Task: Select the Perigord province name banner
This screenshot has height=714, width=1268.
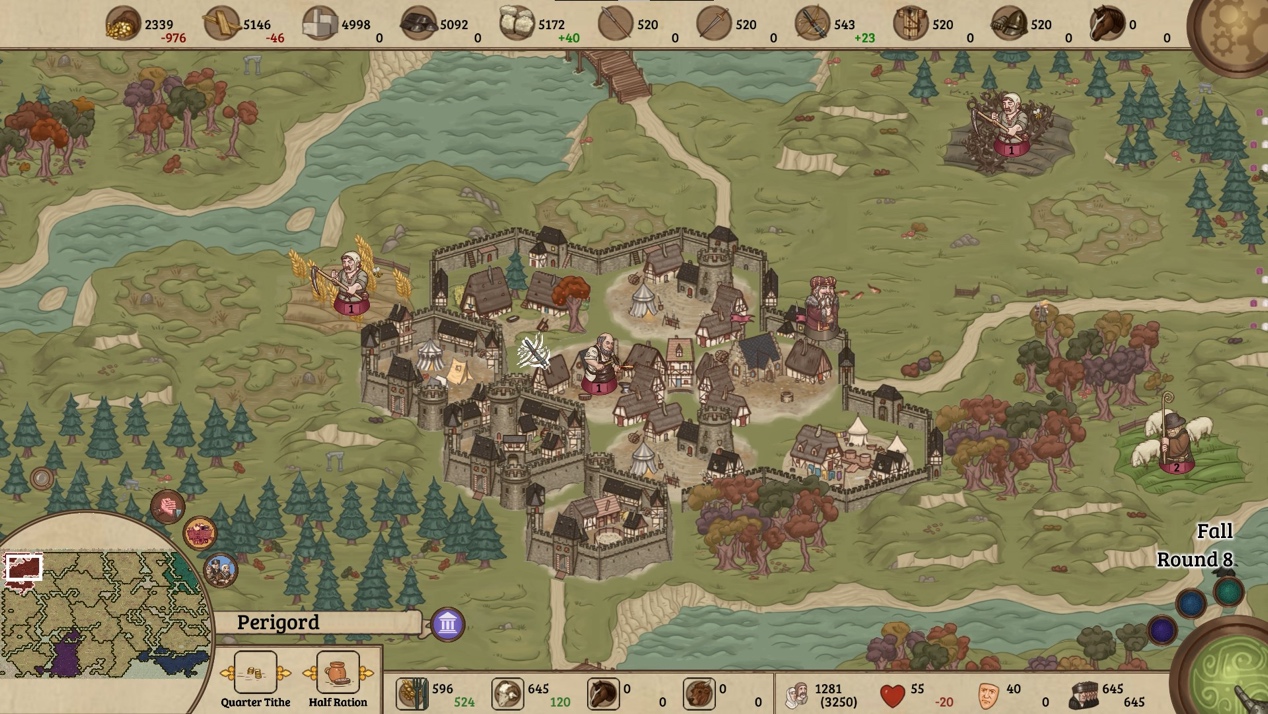Action: point(320,623)
